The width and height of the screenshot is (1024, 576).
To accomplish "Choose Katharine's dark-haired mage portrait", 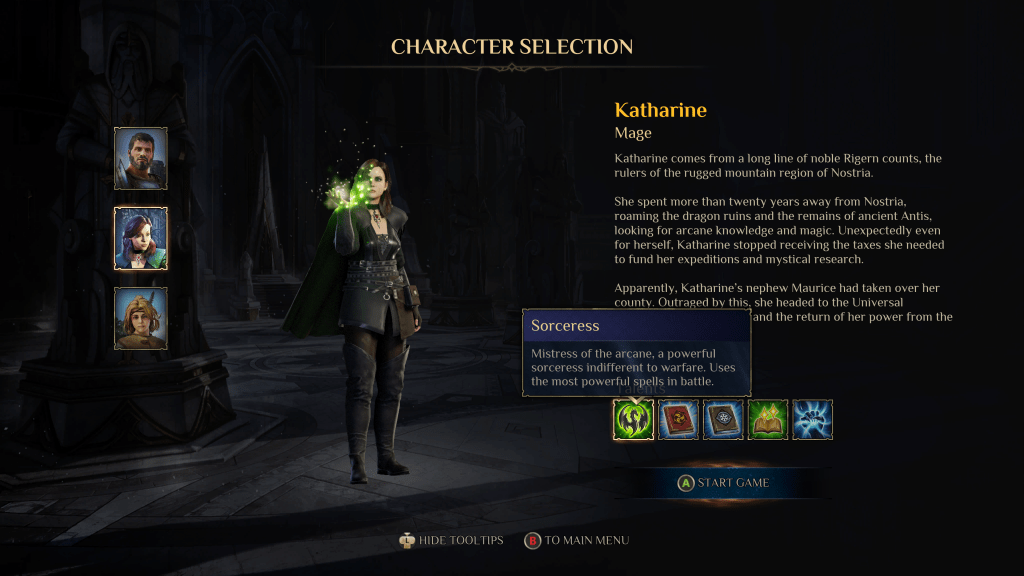I will 140,238.
